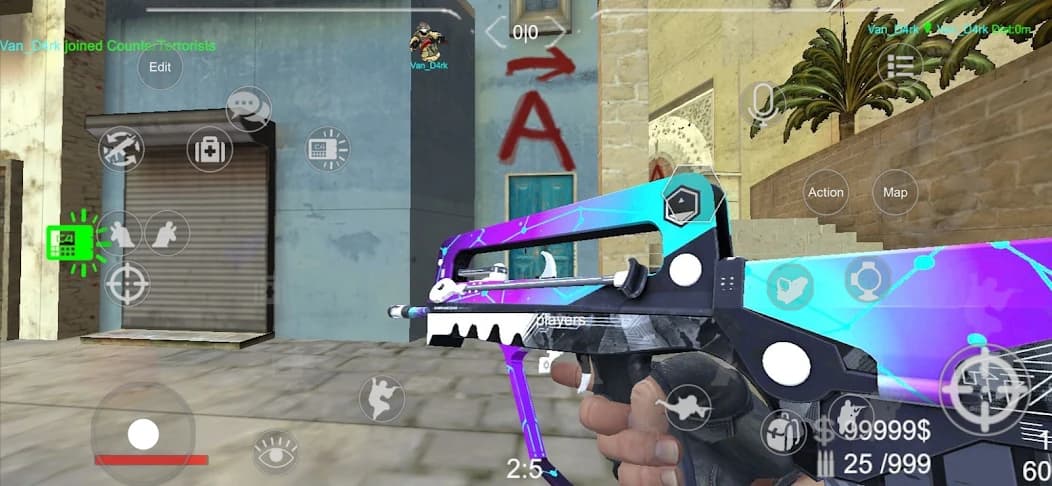Toggle the eye view icon

[x=275, y=451]
